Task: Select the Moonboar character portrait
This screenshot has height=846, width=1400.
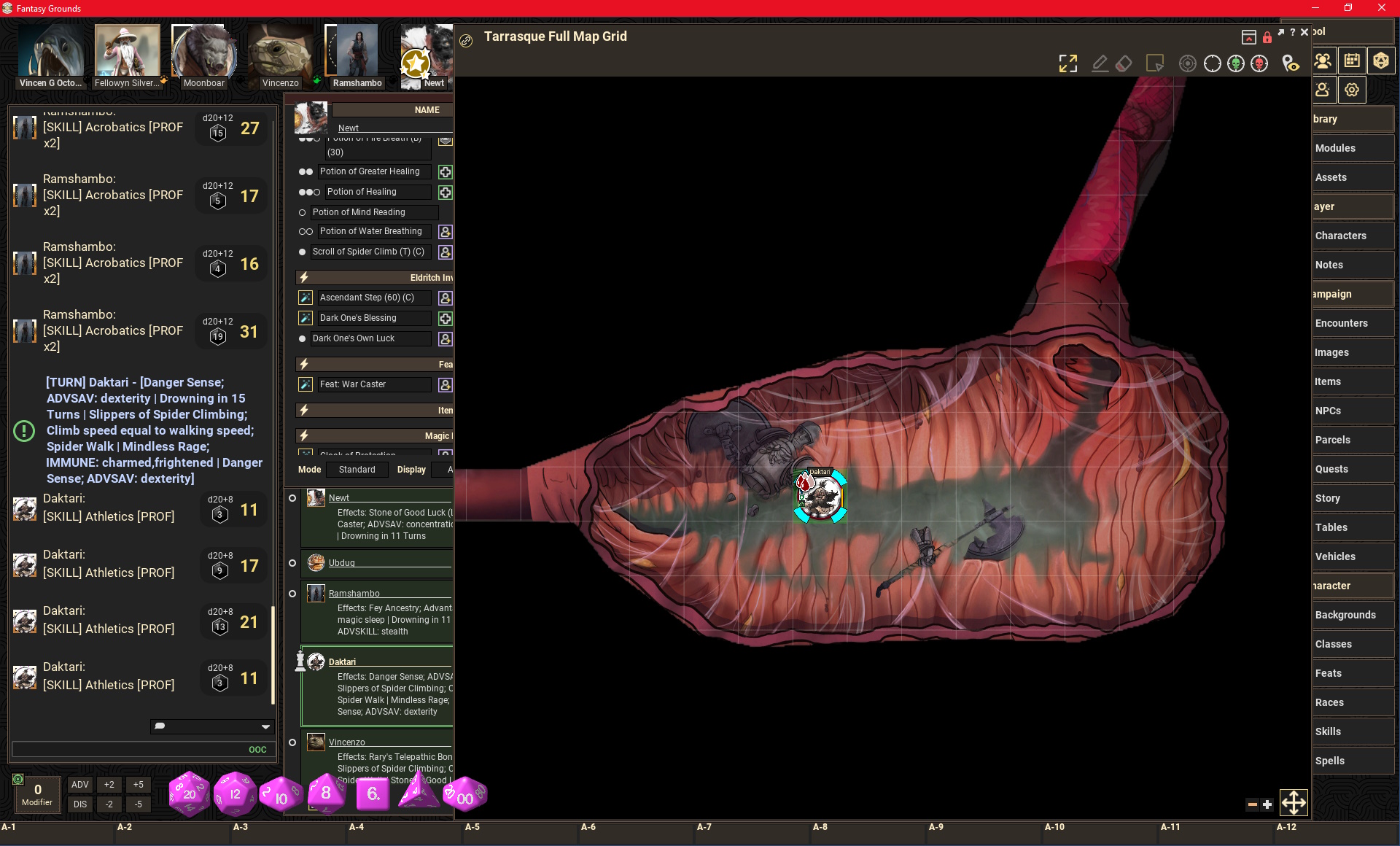Action: (x=203, y=55)
